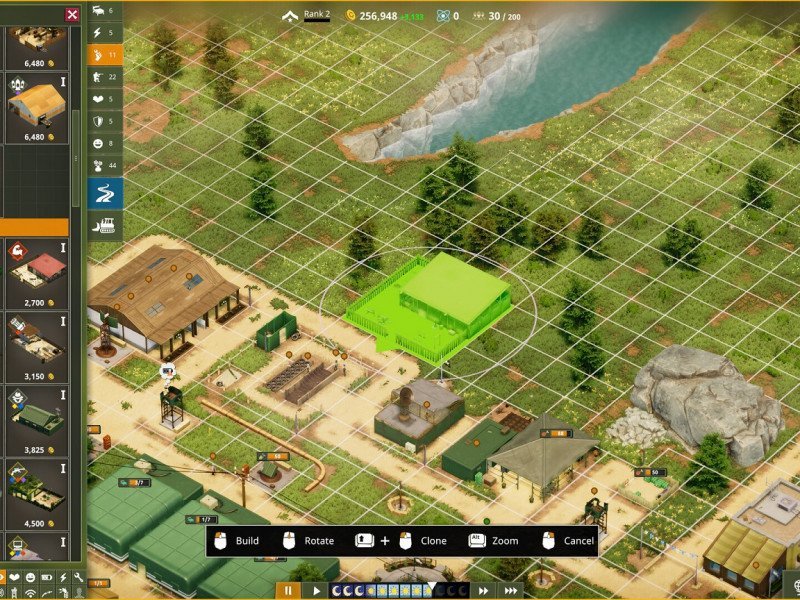Click the double-arrow fast forward button
This screenshot has width=800, height=600.
pos(483,591)
